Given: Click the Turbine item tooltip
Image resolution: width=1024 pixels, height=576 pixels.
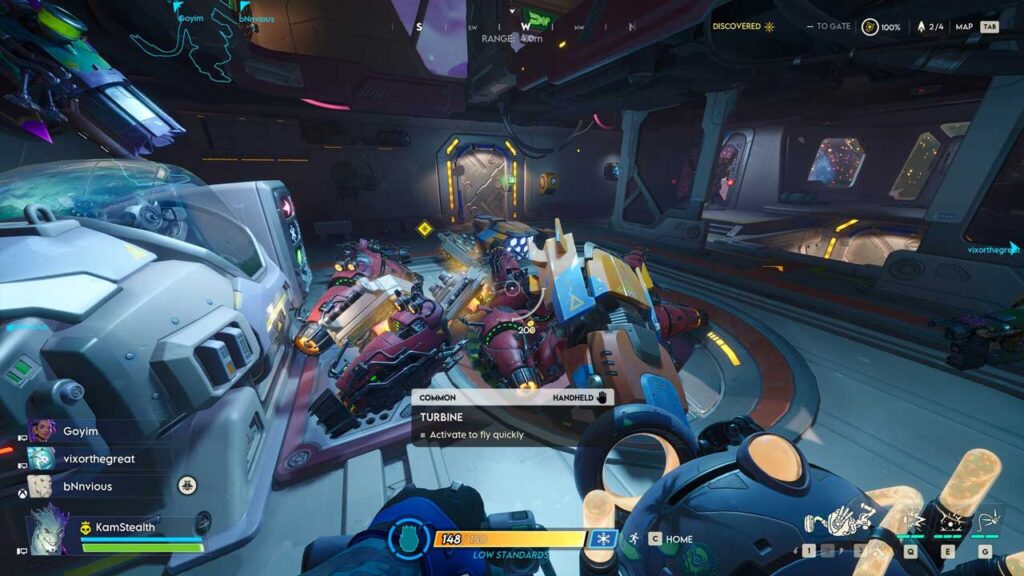Looking at the screenshot, I should click(511, 416).
